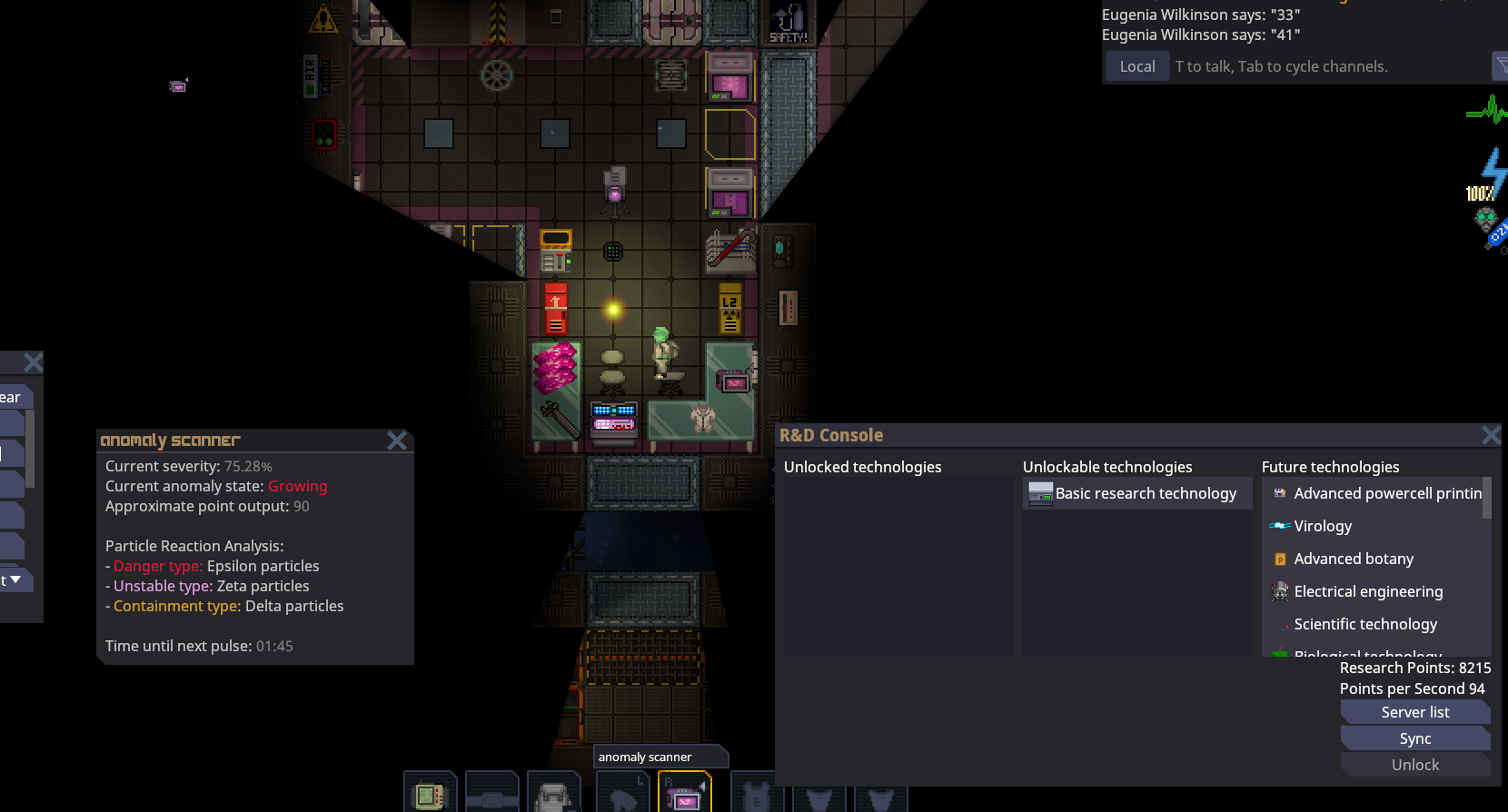The width and height of the screenshot is (1508, 812).
Task: Click the gas mask icon in the right HUD
Action: point(1486,217)
